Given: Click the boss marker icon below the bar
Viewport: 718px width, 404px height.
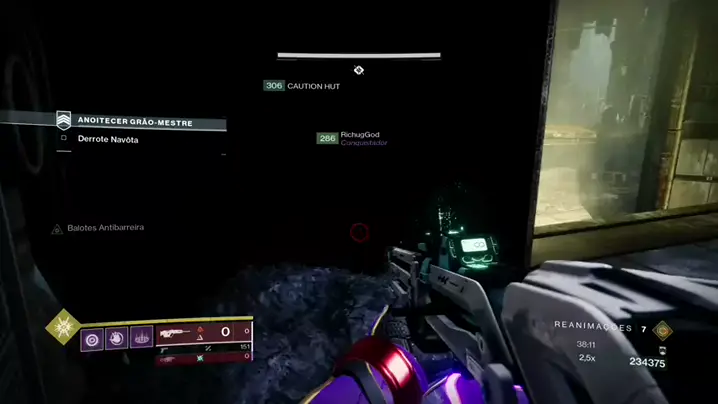Looking at the screenshot, I should 358,70.
